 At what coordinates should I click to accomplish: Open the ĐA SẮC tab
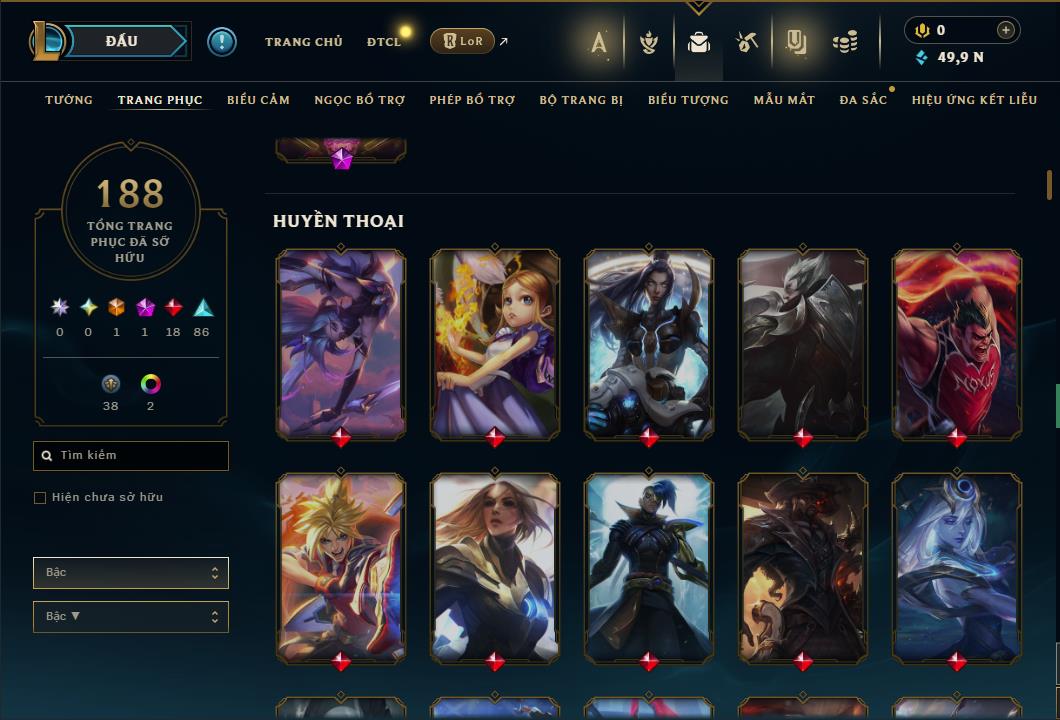(x=863, y=100)
